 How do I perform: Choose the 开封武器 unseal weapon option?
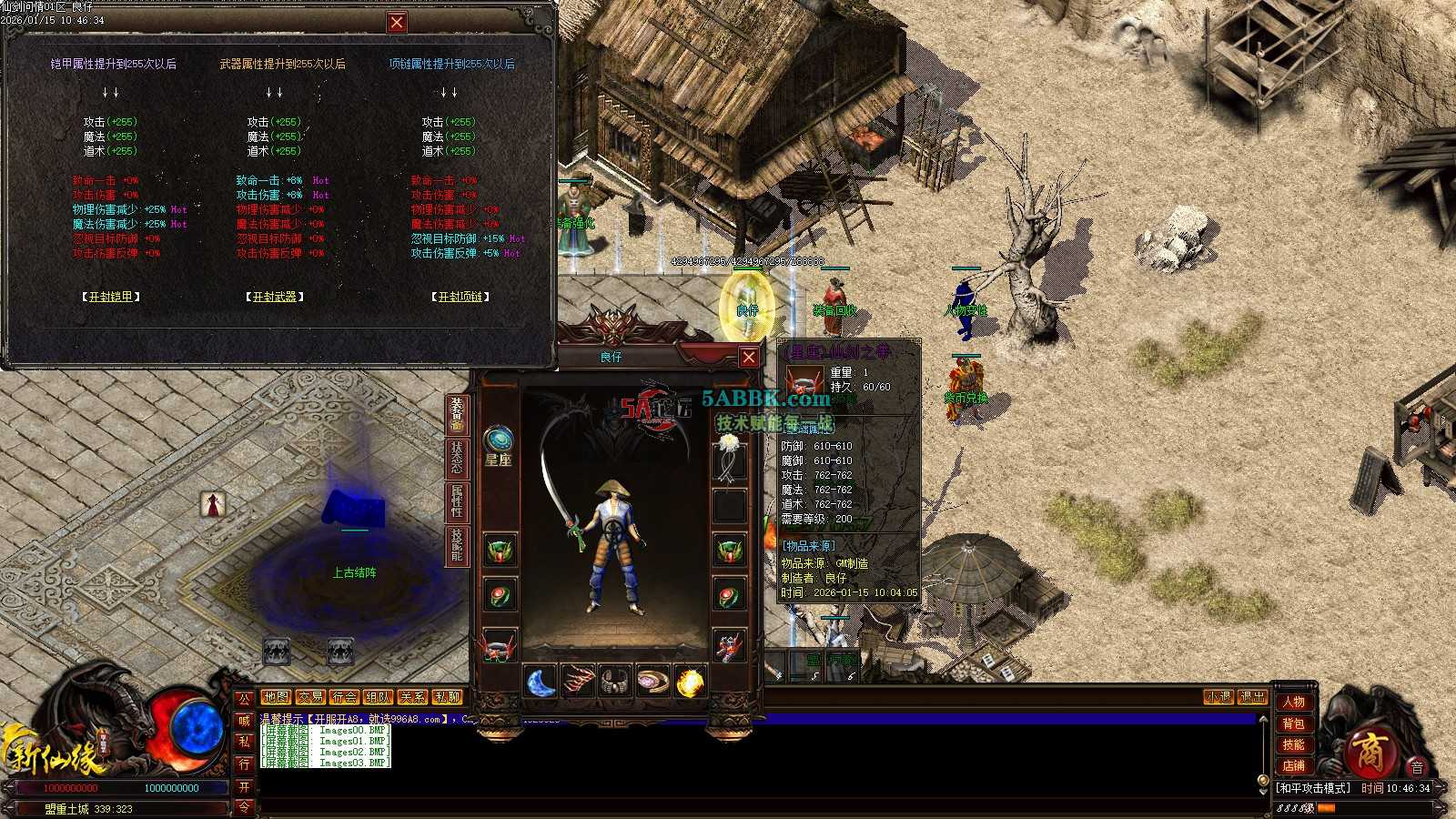tap(274, 297)
